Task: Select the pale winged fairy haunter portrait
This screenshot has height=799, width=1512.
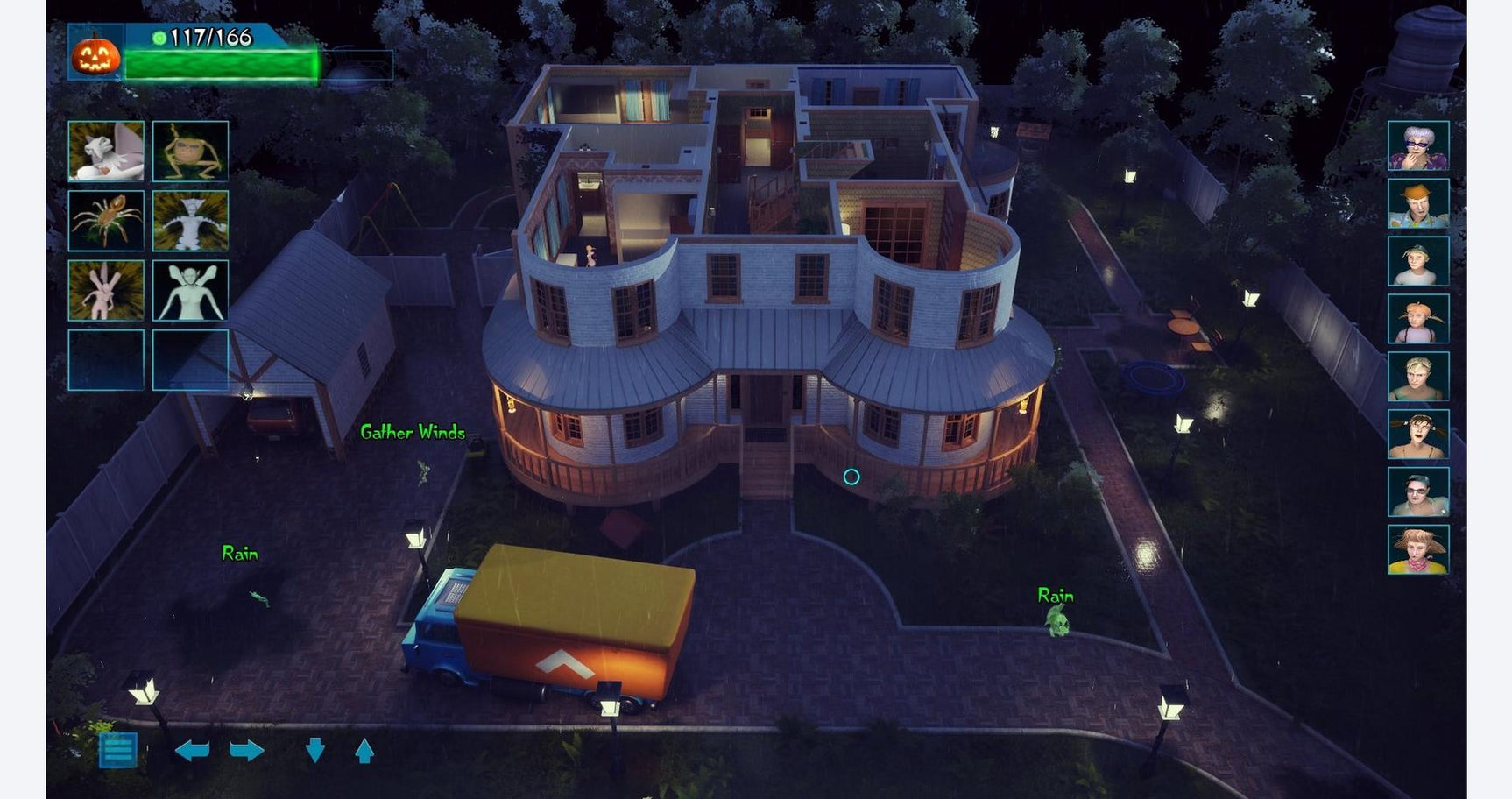Action: (190, 290)
